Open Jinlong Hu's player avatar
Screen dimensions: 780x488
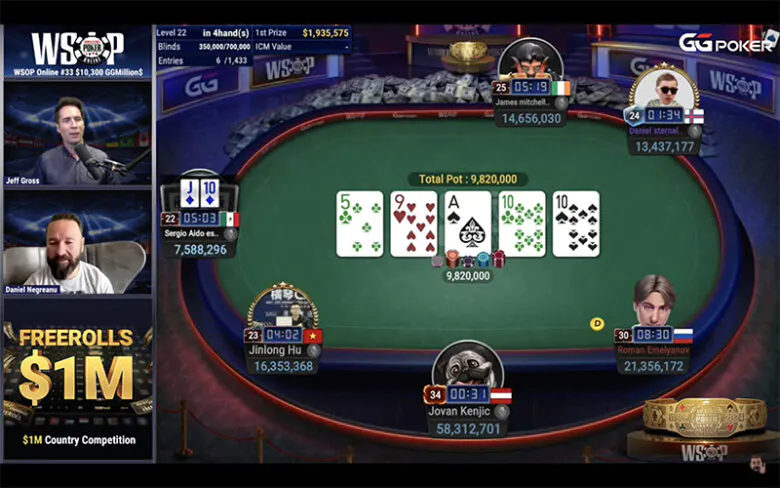tap(283, 309)
